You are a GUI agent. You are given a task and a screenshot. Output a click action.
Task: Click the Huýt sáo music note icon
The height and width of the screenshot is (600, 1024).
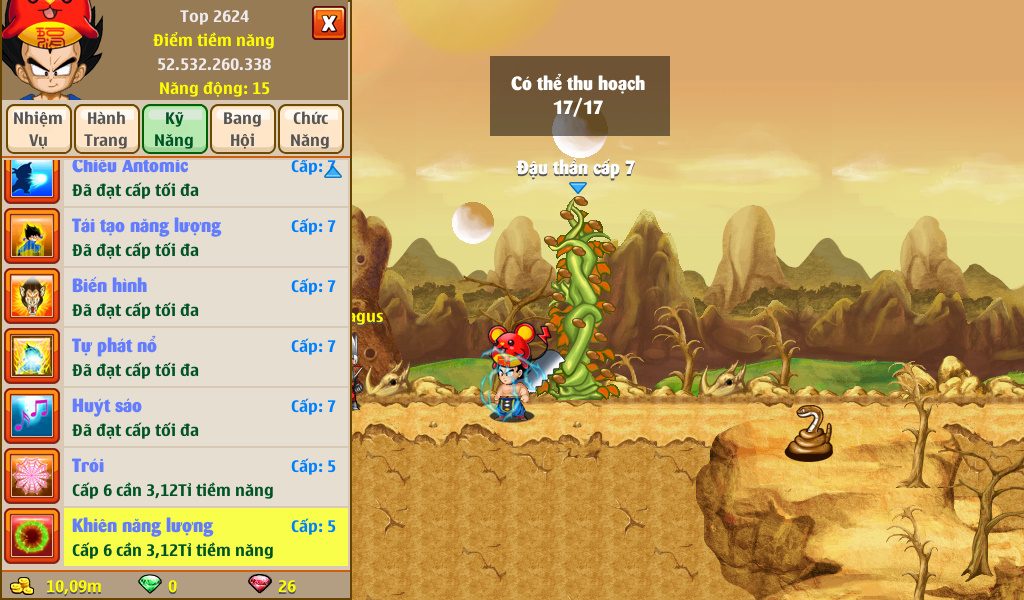[33, 417]
